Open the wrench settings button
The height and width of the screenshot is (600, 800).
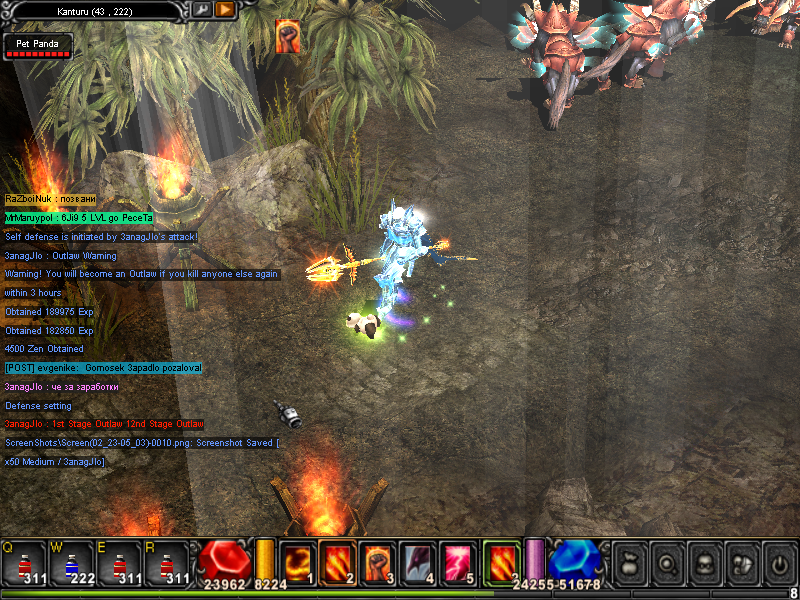coord(202,9)
